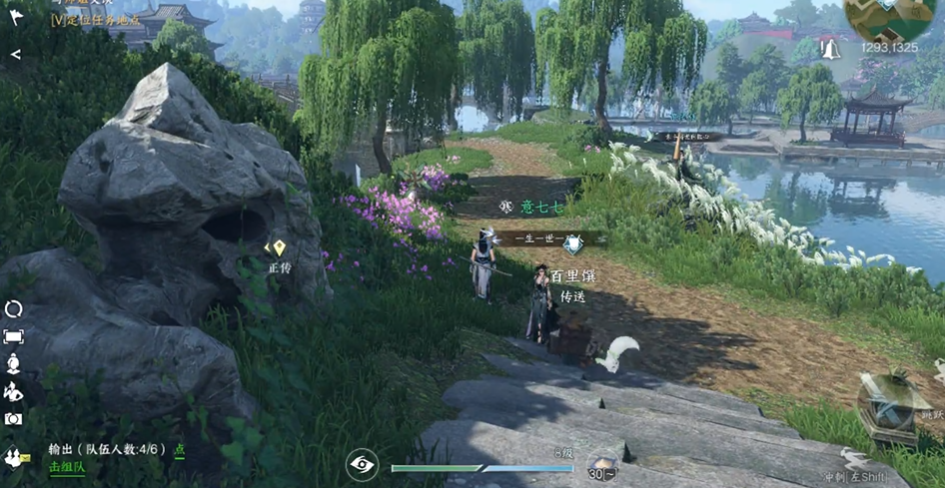Viewport: 945px width, 488px height.
Task: Toggle the fullscreen frame icon
Action: (14, 337)
